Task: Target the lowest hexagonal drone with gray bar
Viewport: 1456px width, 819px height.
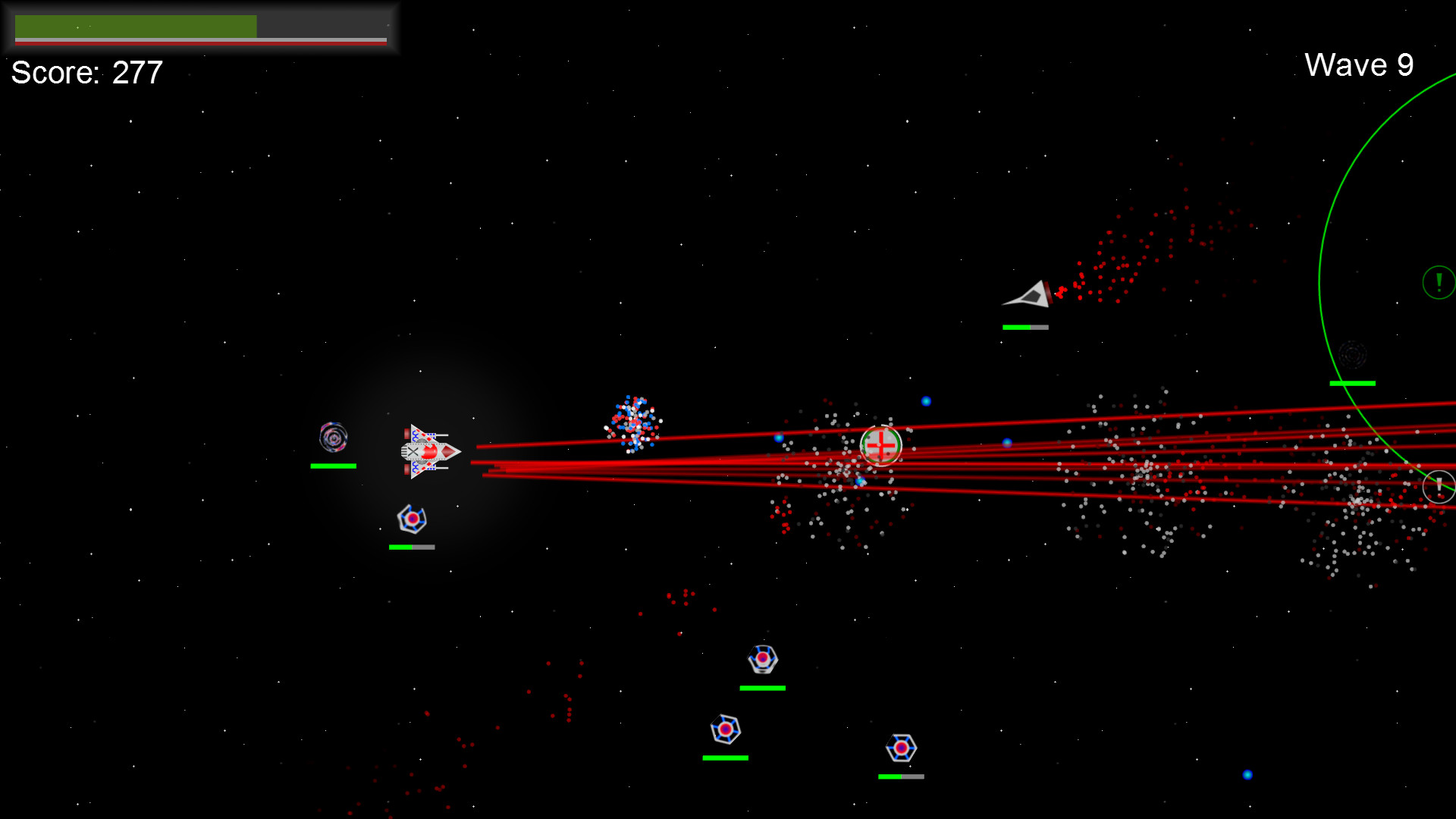Action: (x=901, y=749)
